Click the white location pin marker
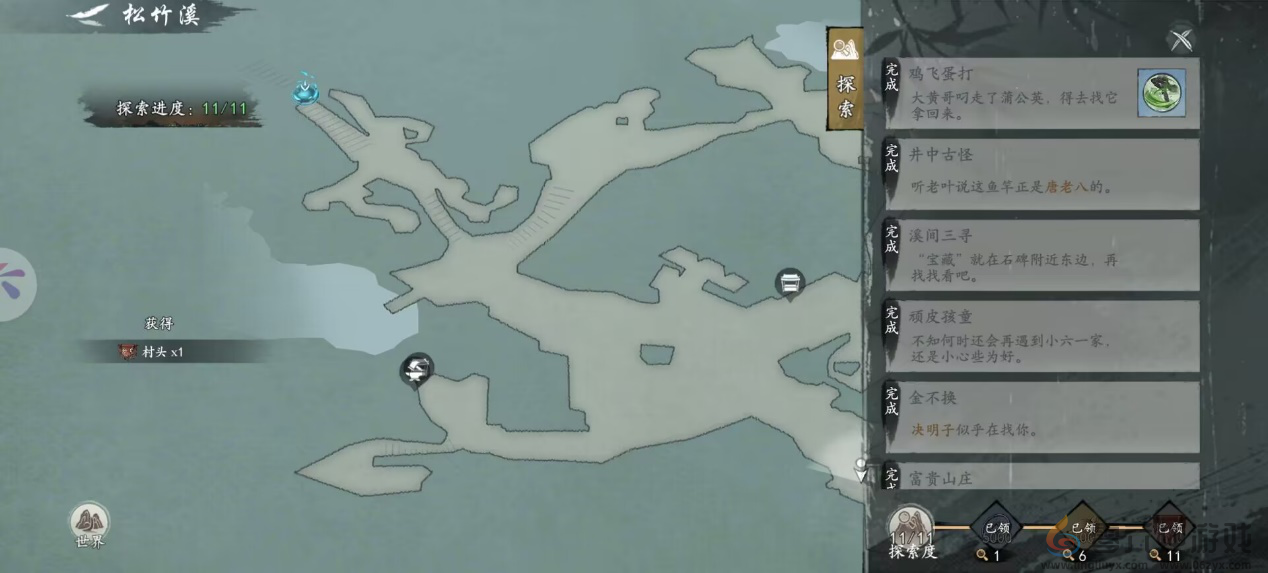 pyautogui.click(x=860, y=468)
